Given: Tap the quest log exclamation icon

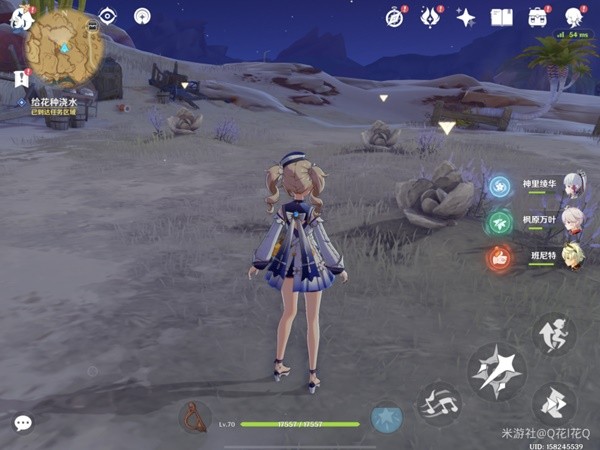Looking at the screenshot, I should click(21, 79).
